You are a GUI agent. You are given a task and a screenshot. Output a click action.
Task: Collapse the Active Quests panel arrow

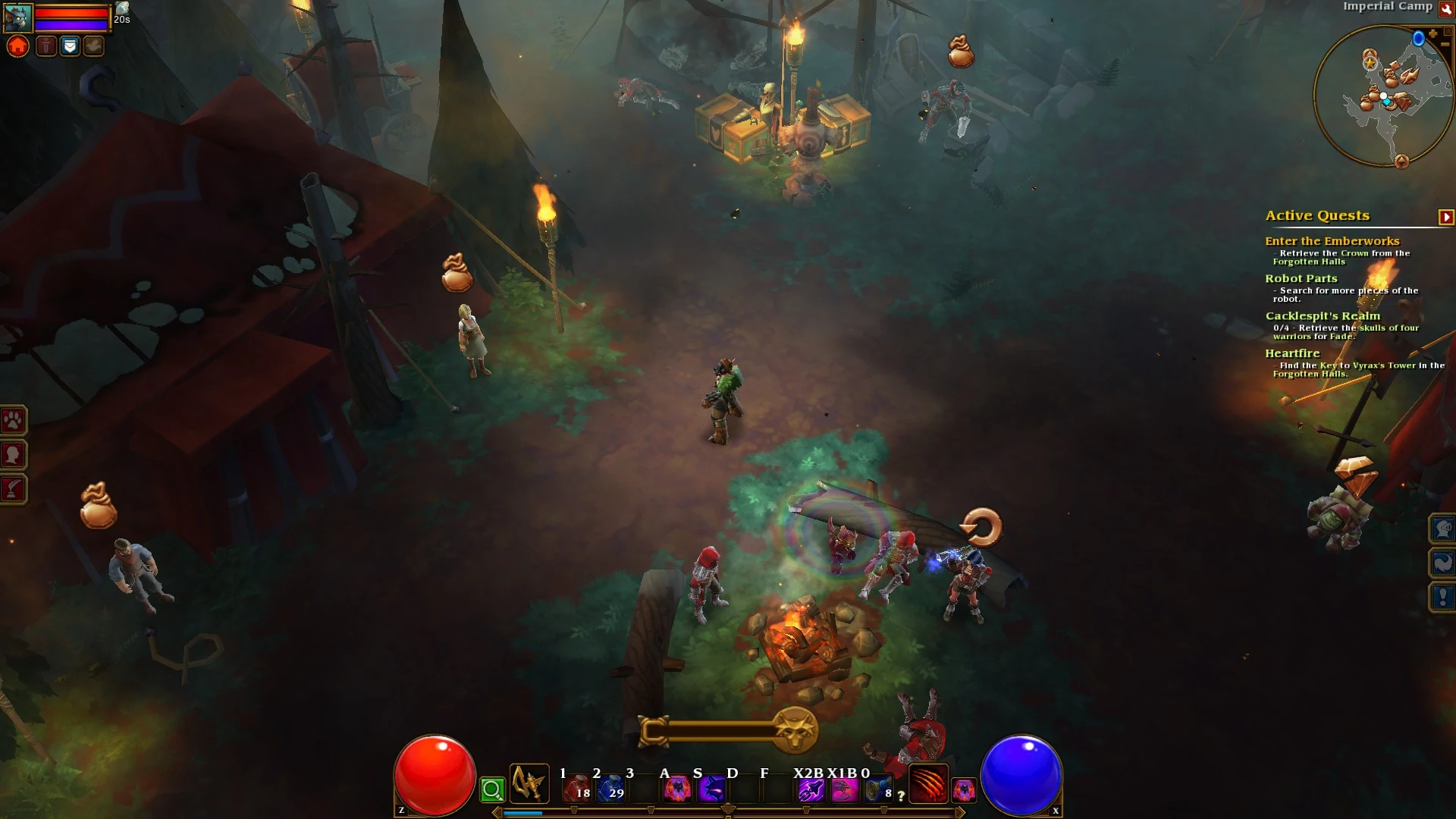(1445, 216)
